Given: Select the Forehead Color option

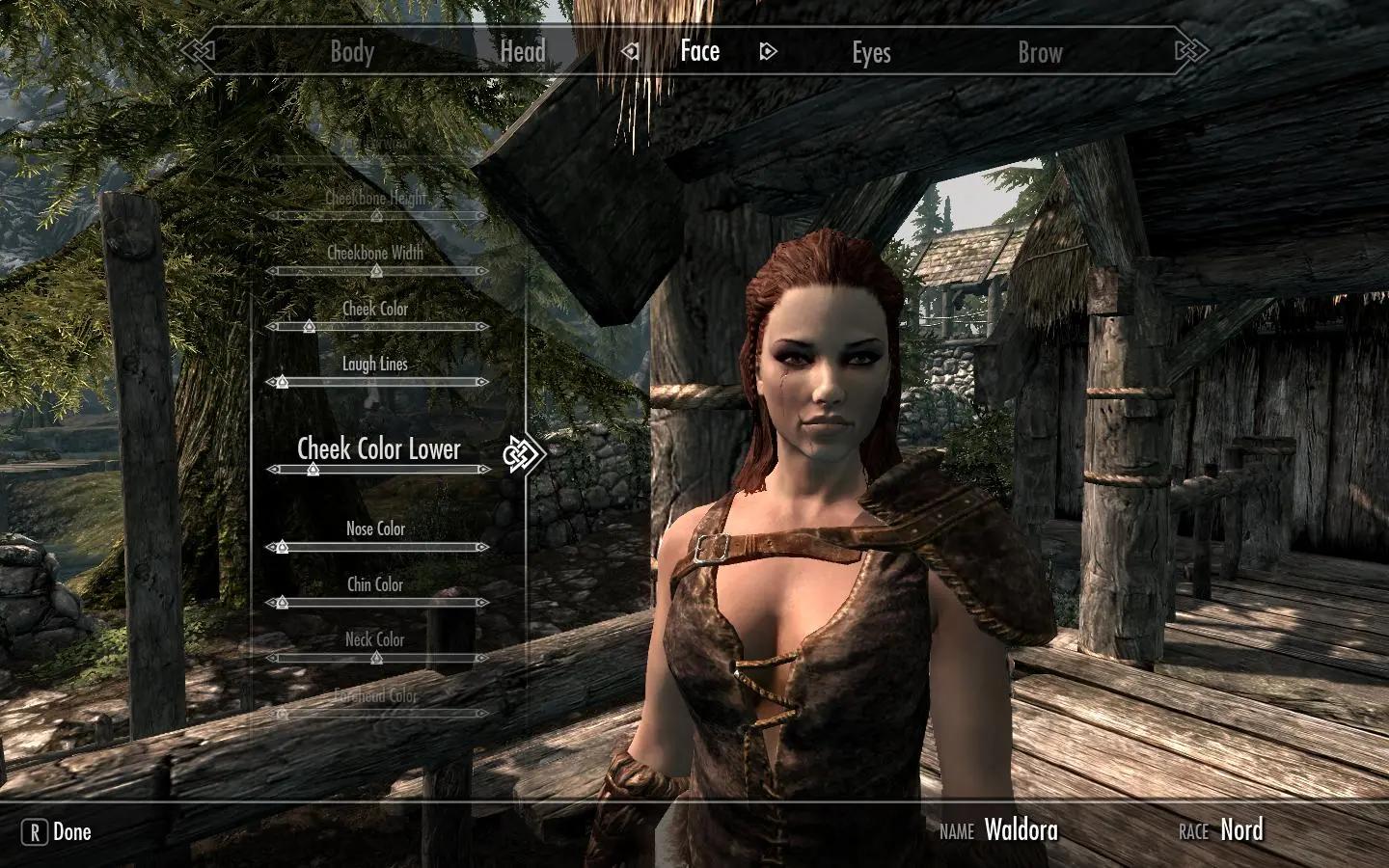Looking at the screenshot, I should click(376, 696).
